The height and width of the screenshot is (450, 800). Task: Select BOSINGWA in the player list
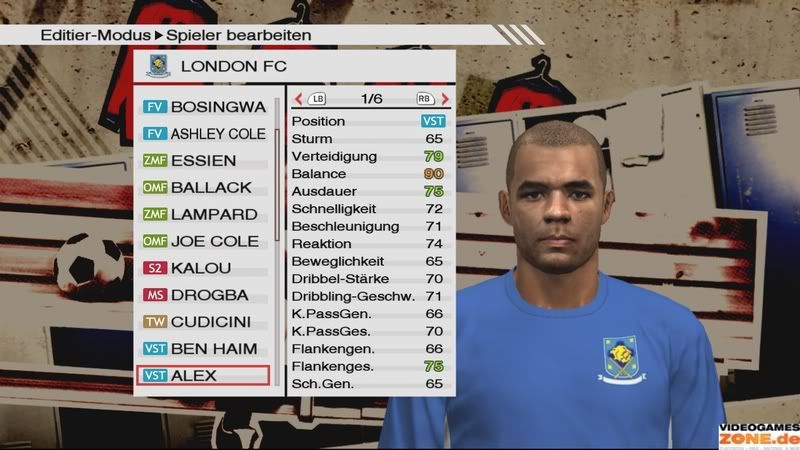coord(203,106)
